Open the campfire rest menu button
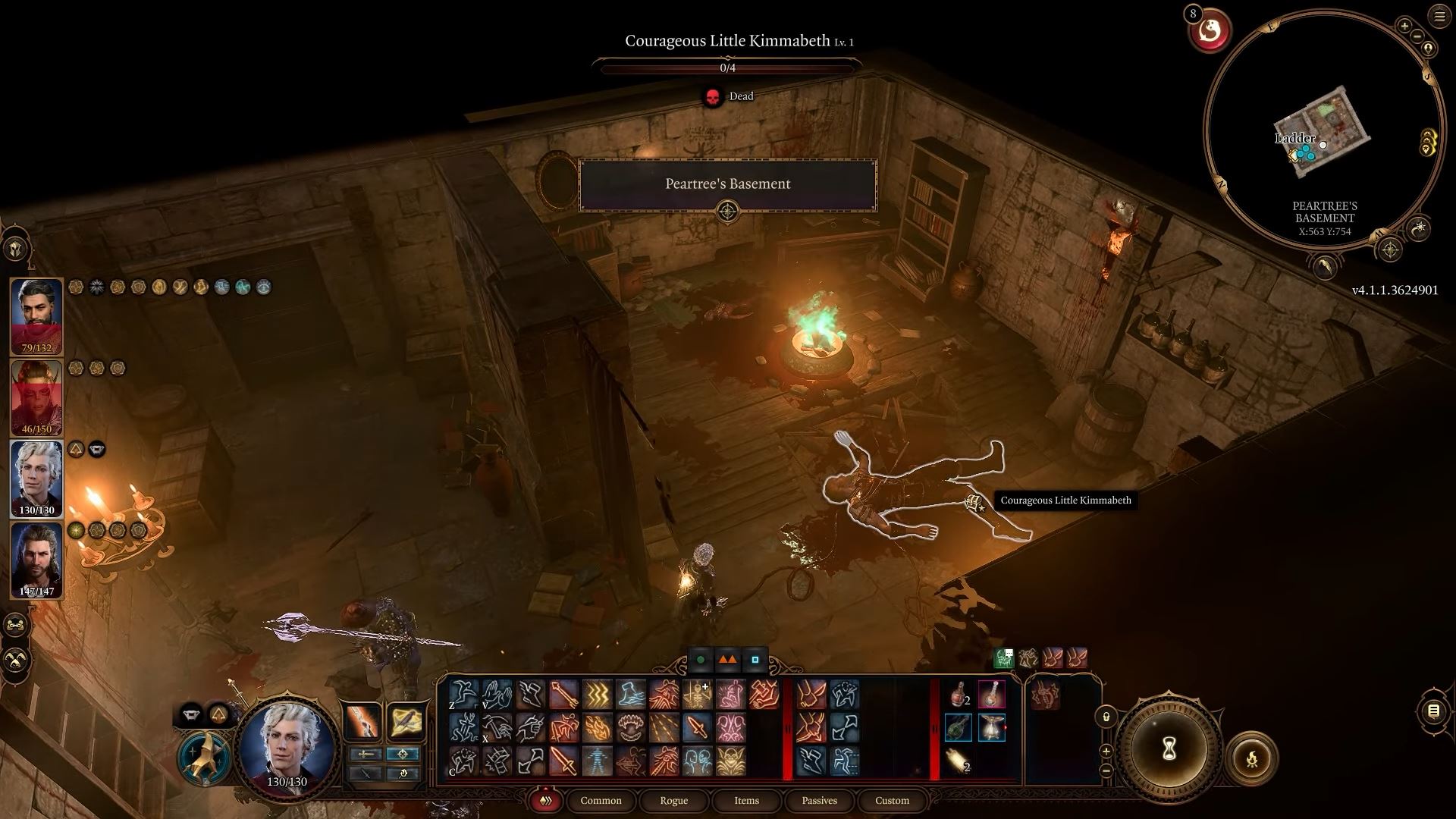The image size is (1456, 819). pyautogui.click(x=1251, y=758)
